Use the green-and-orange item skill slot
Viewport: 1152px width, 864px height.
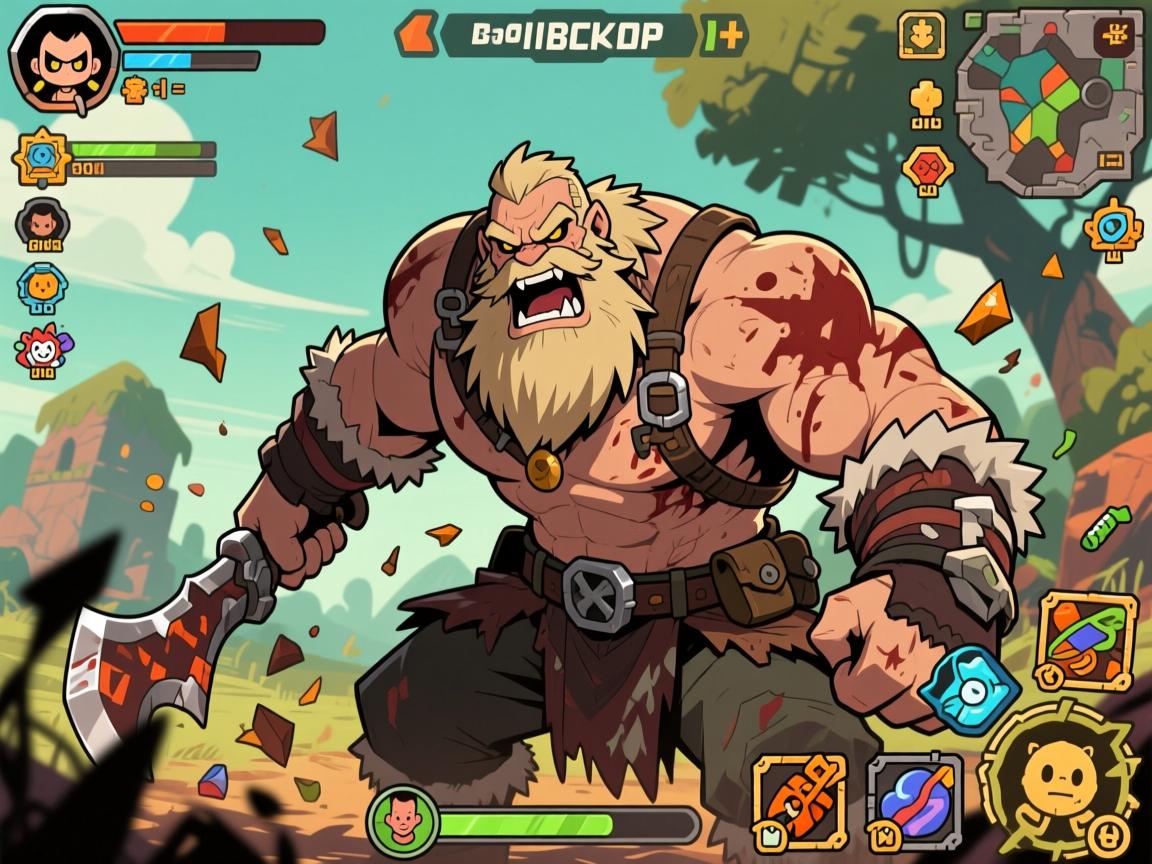point(1086,640)
